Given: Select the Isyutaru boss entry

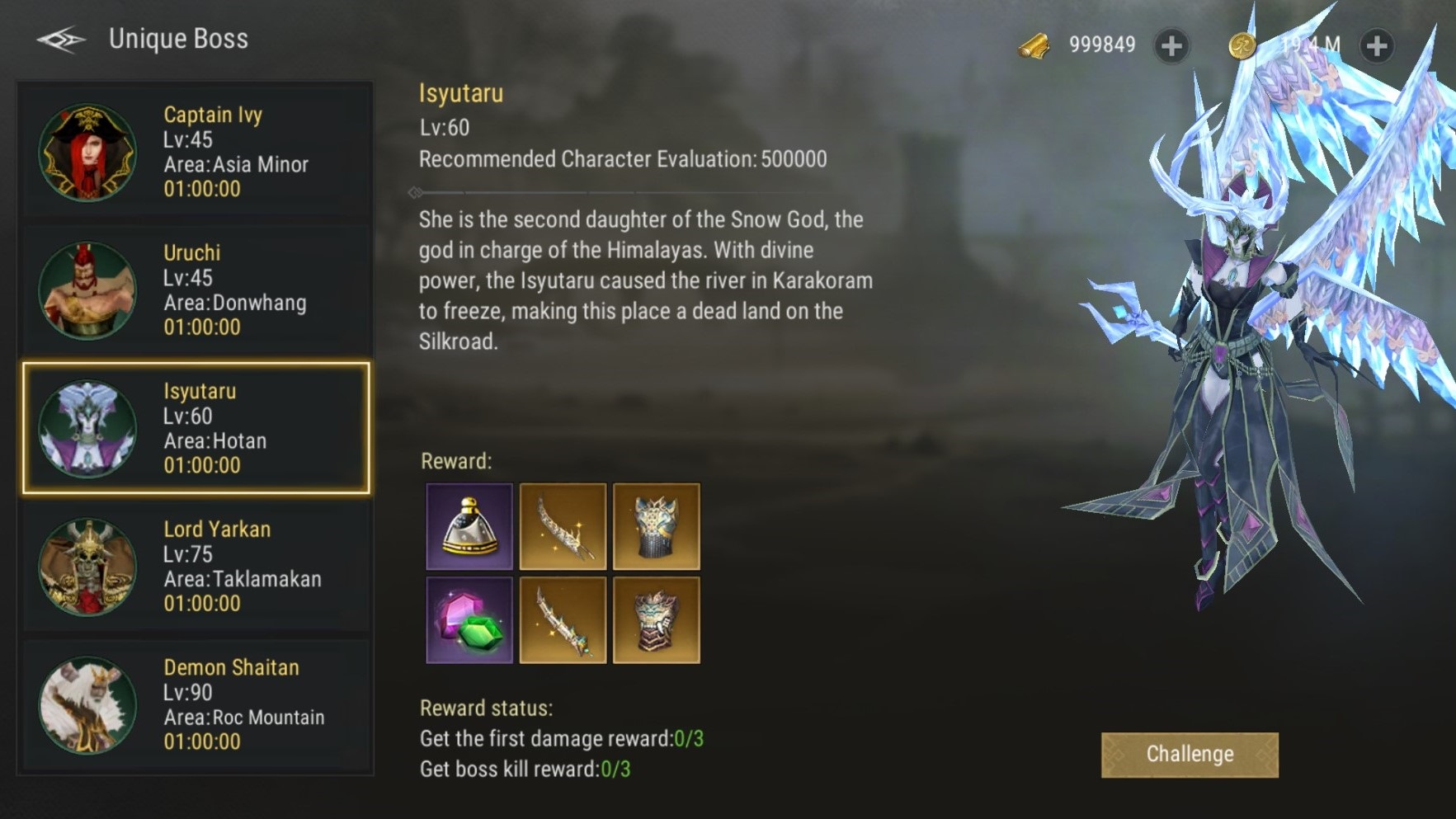Looking at the screenshot, I should click(x=196, y=428).
